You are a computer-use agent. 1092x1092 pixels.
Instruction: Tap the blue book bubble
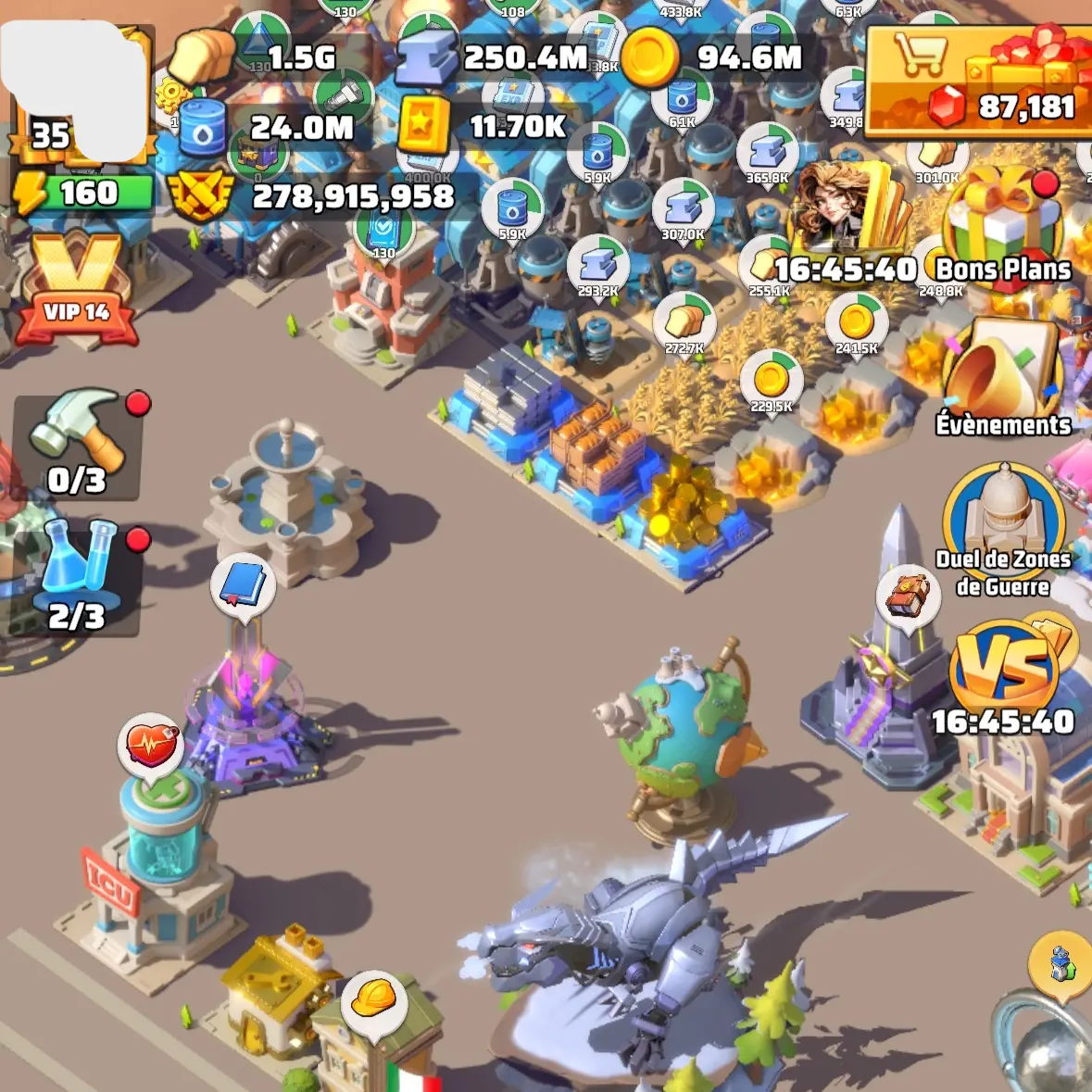point(243,586)
